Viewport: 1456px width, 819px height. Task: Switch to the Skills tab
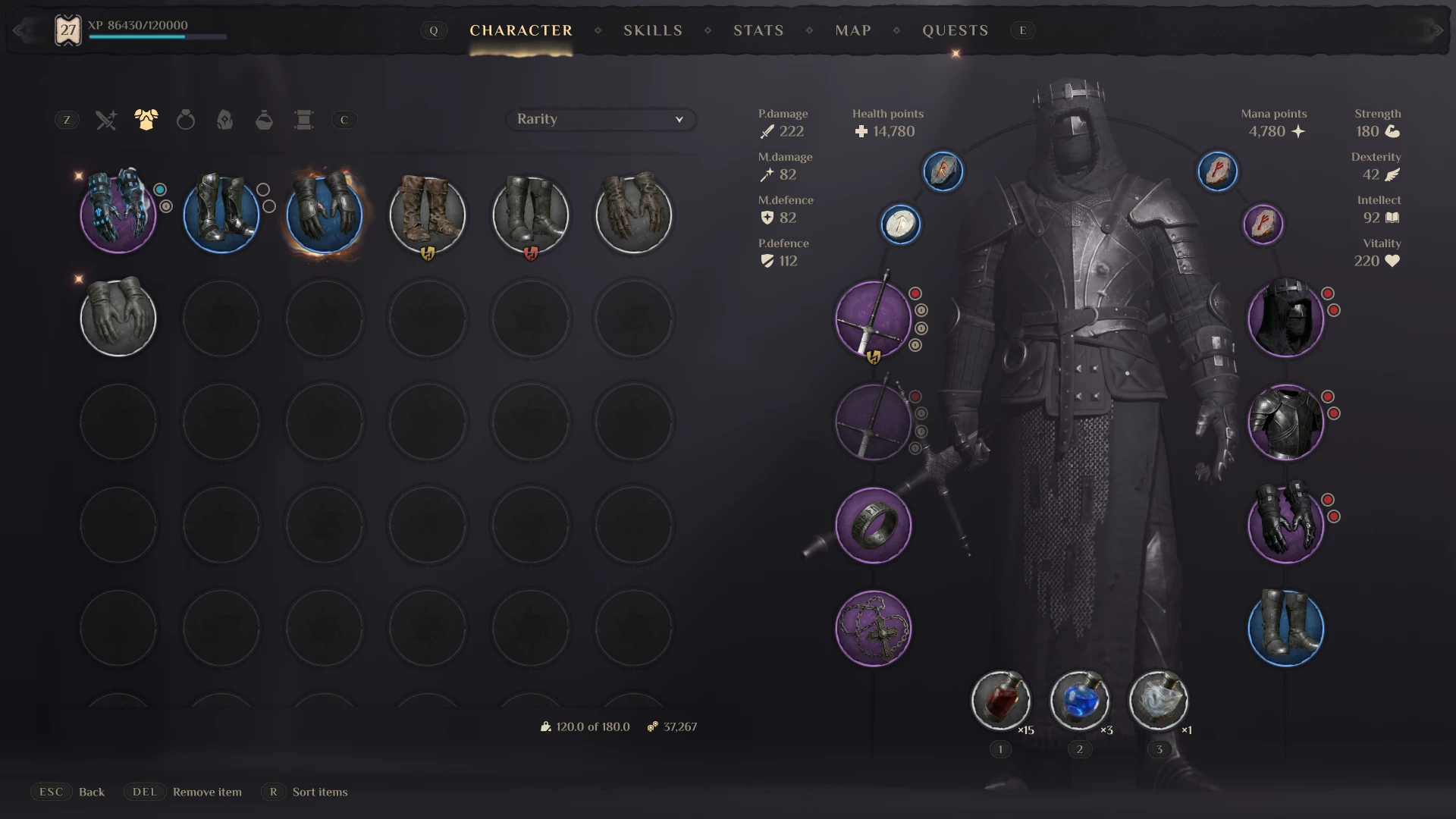click(x=652, y=30)
